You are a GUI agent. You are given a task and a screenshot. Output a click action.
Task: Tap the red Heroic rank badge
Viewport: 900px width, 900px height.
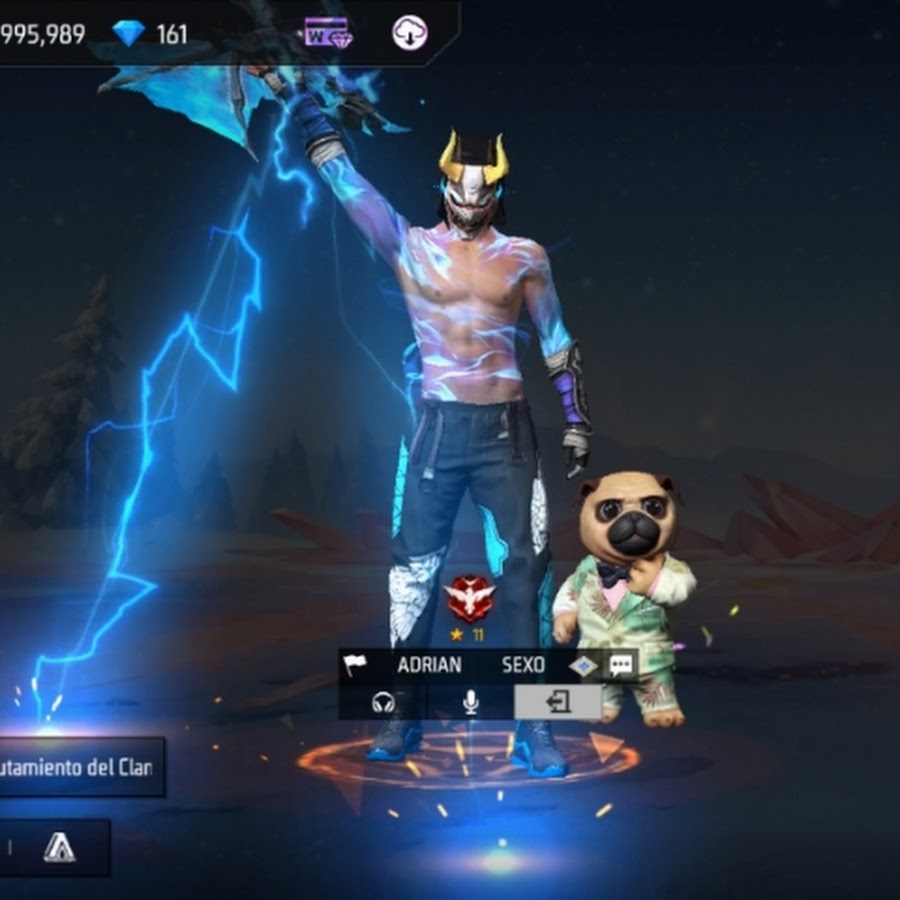(469, 599)
